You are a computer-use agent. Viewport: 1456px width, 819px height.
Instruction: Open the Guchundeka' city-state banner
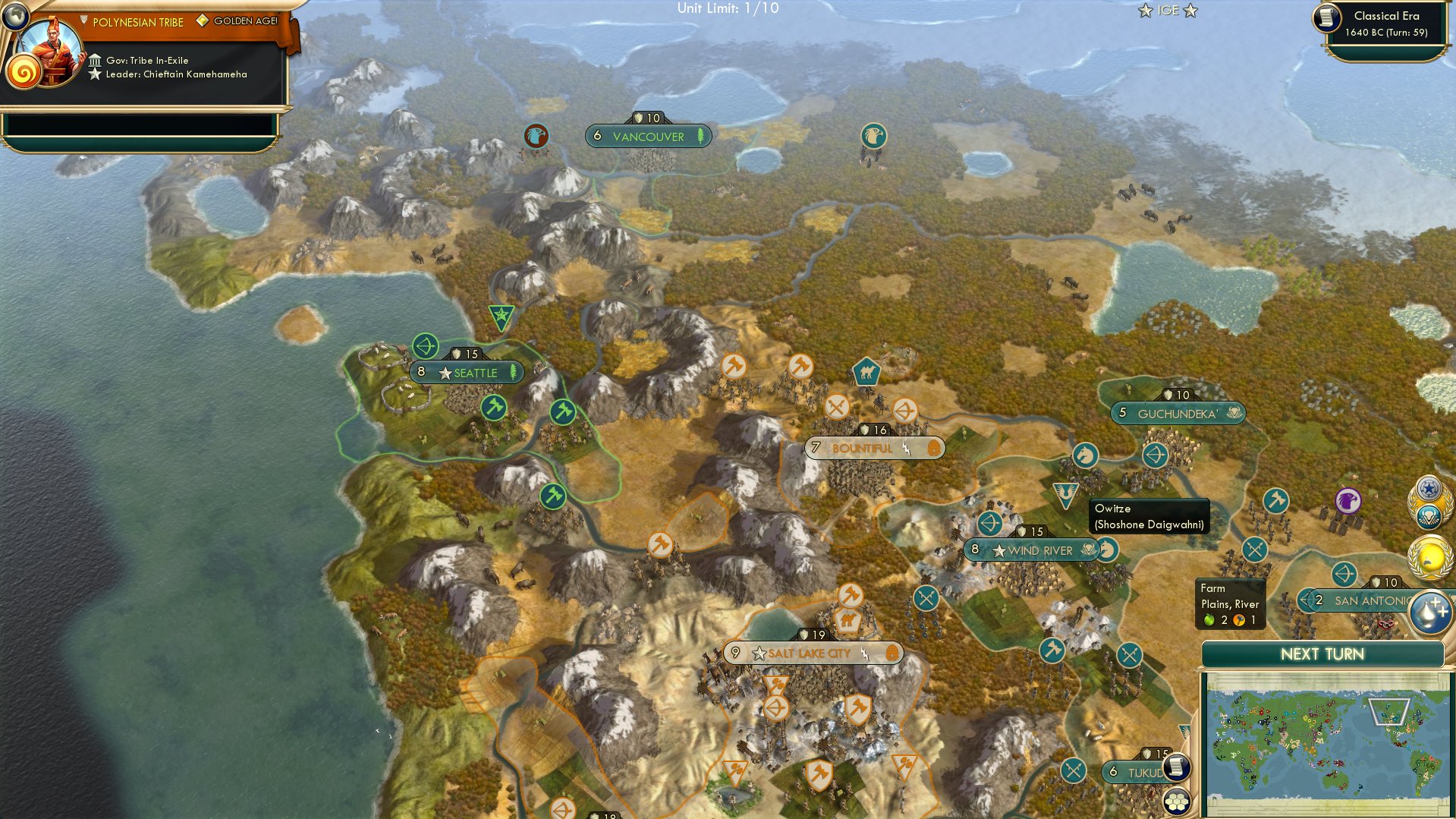1175,413
